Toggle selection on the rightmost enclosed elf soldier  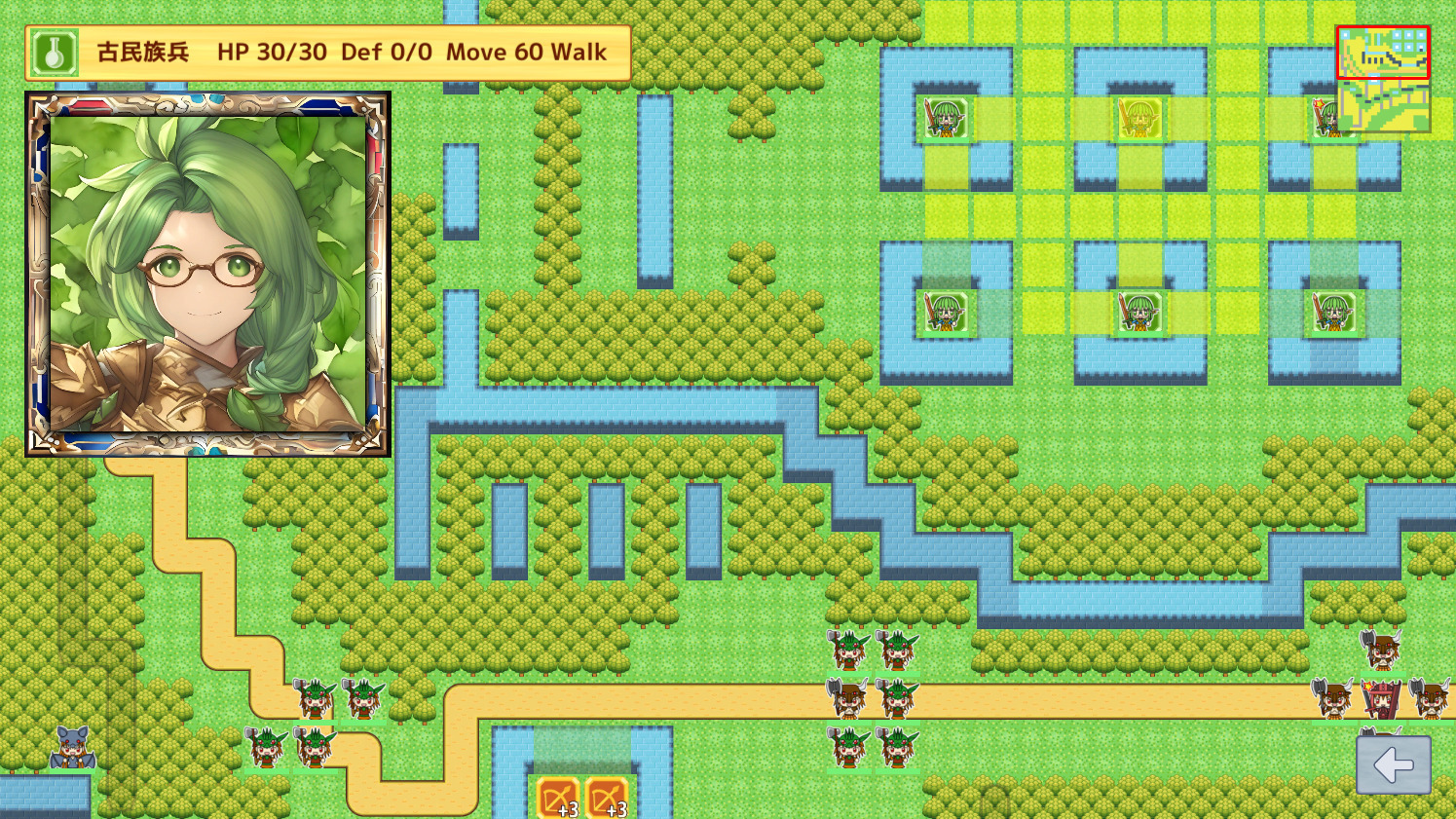[1332, 312]
